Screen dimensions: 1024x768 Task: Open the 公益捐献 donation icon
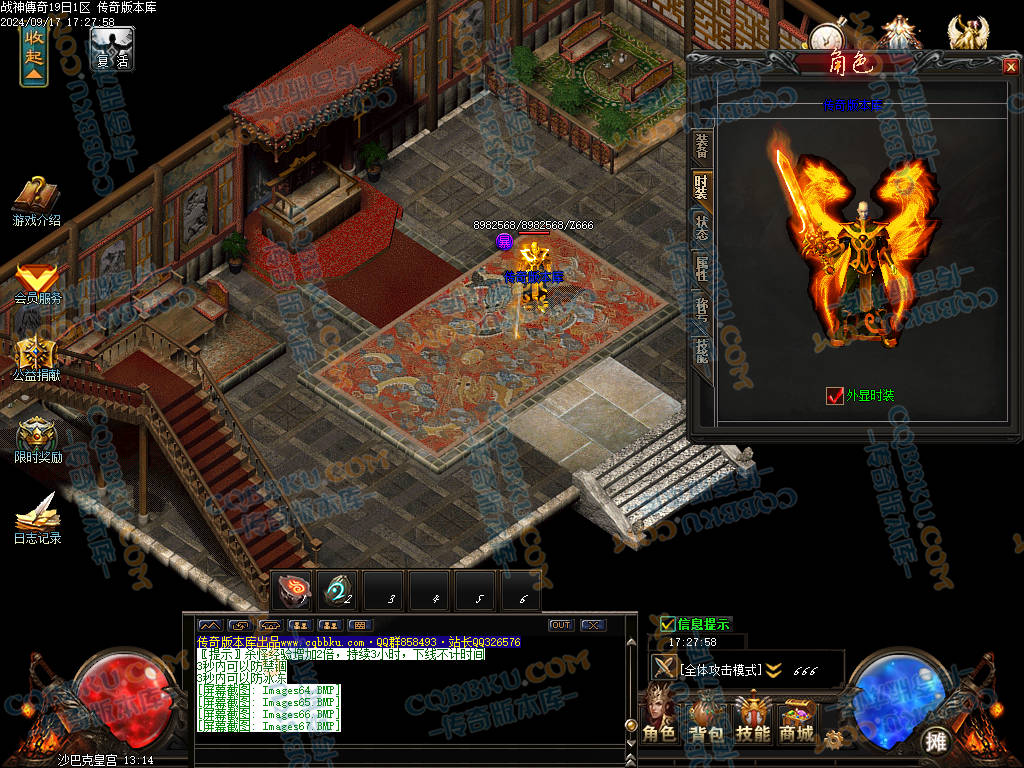(37, 358)
